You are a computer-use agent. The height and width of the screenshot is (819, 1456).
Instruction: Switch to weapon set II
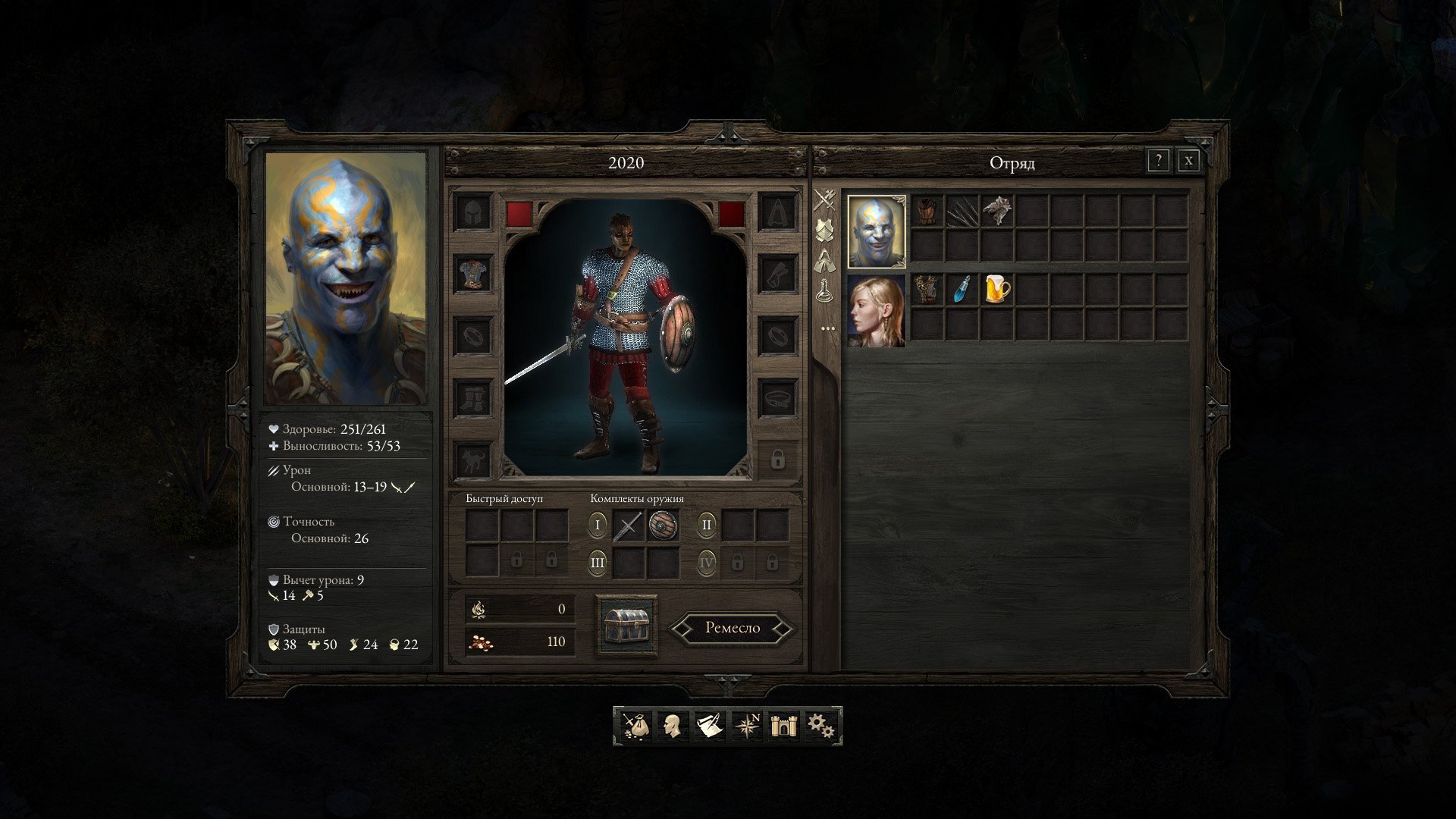pyautogui.click(x=706, y=525)
